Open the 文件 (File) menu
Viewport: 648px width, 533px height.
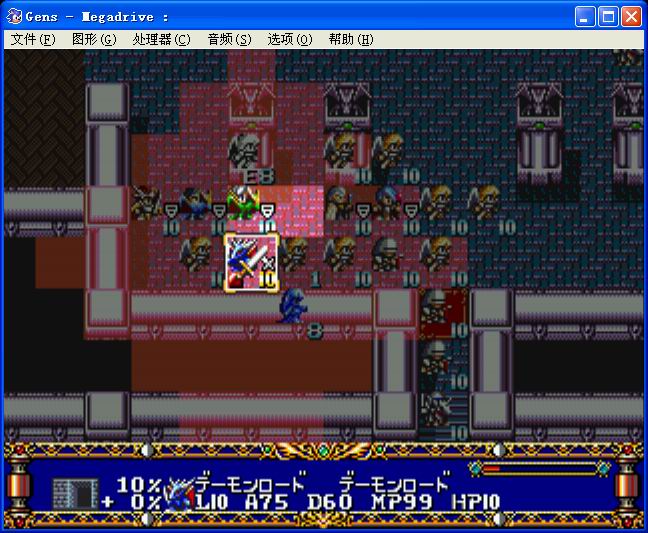click(33, 39)
